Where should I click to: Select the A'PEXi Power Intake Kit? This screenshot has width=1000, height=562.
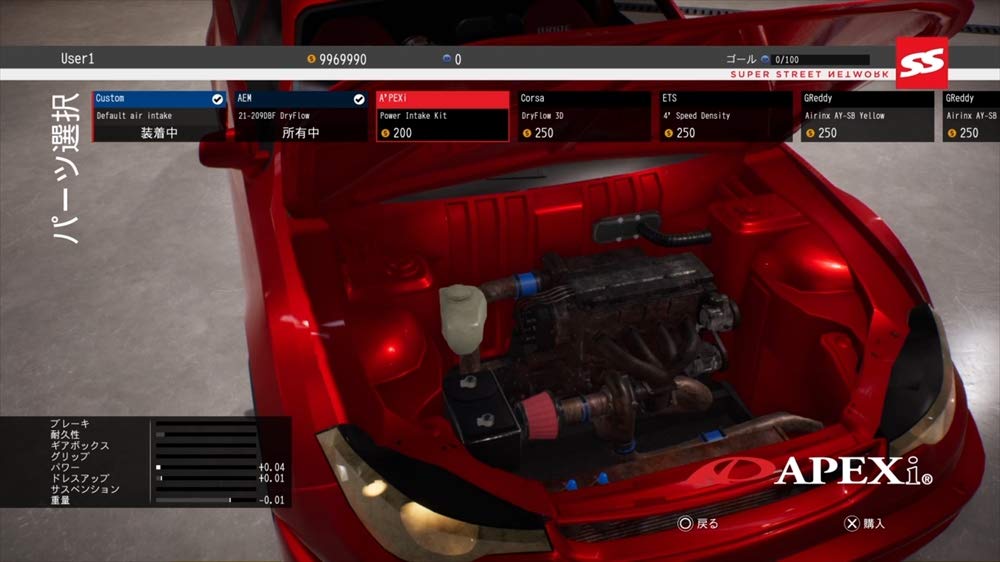coord(443,116)
